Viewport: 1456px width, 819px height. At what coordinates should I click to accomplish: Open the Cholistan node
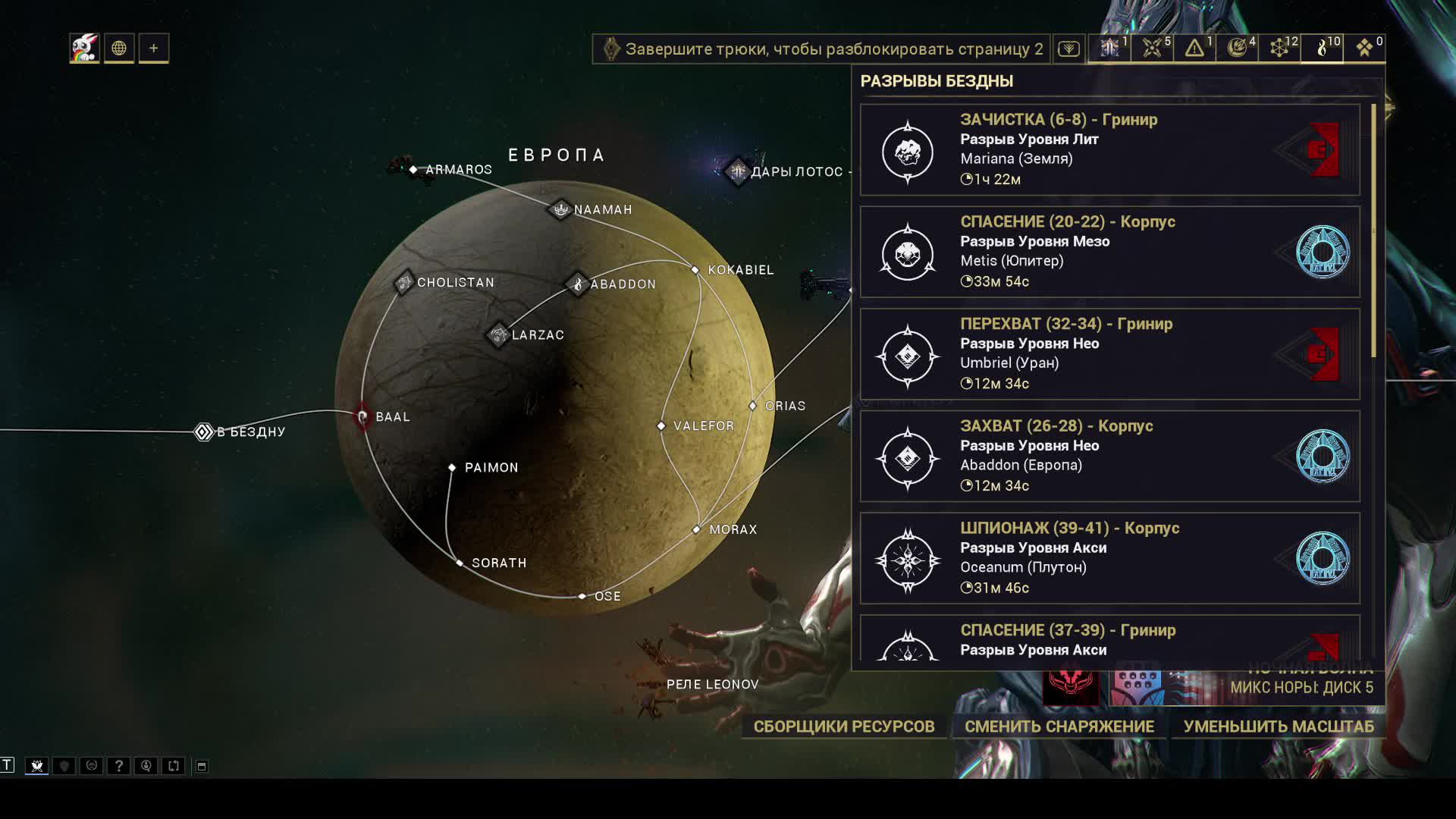[x=404, y=282]
